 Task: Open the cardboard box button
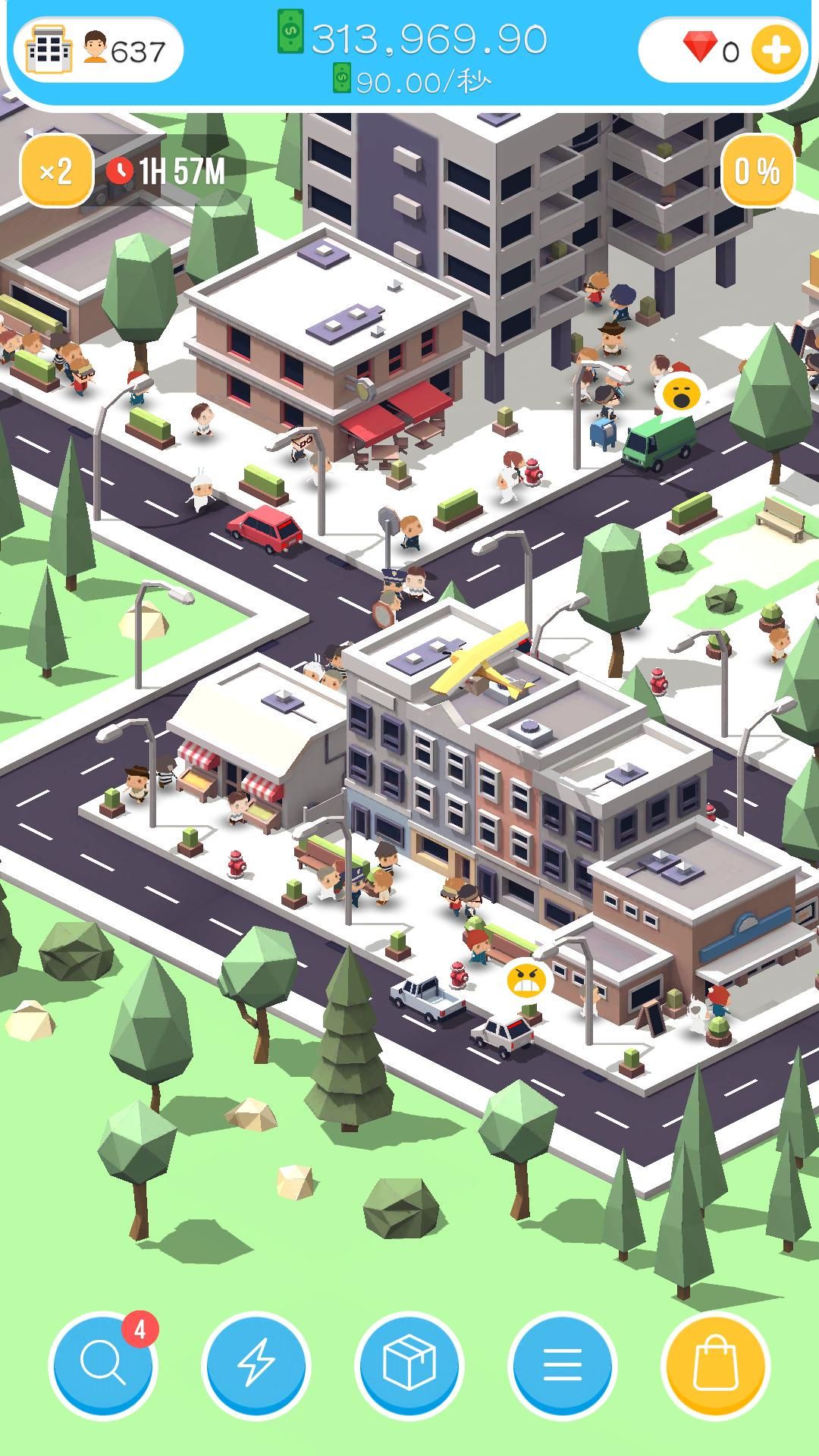coord(409,1363)
